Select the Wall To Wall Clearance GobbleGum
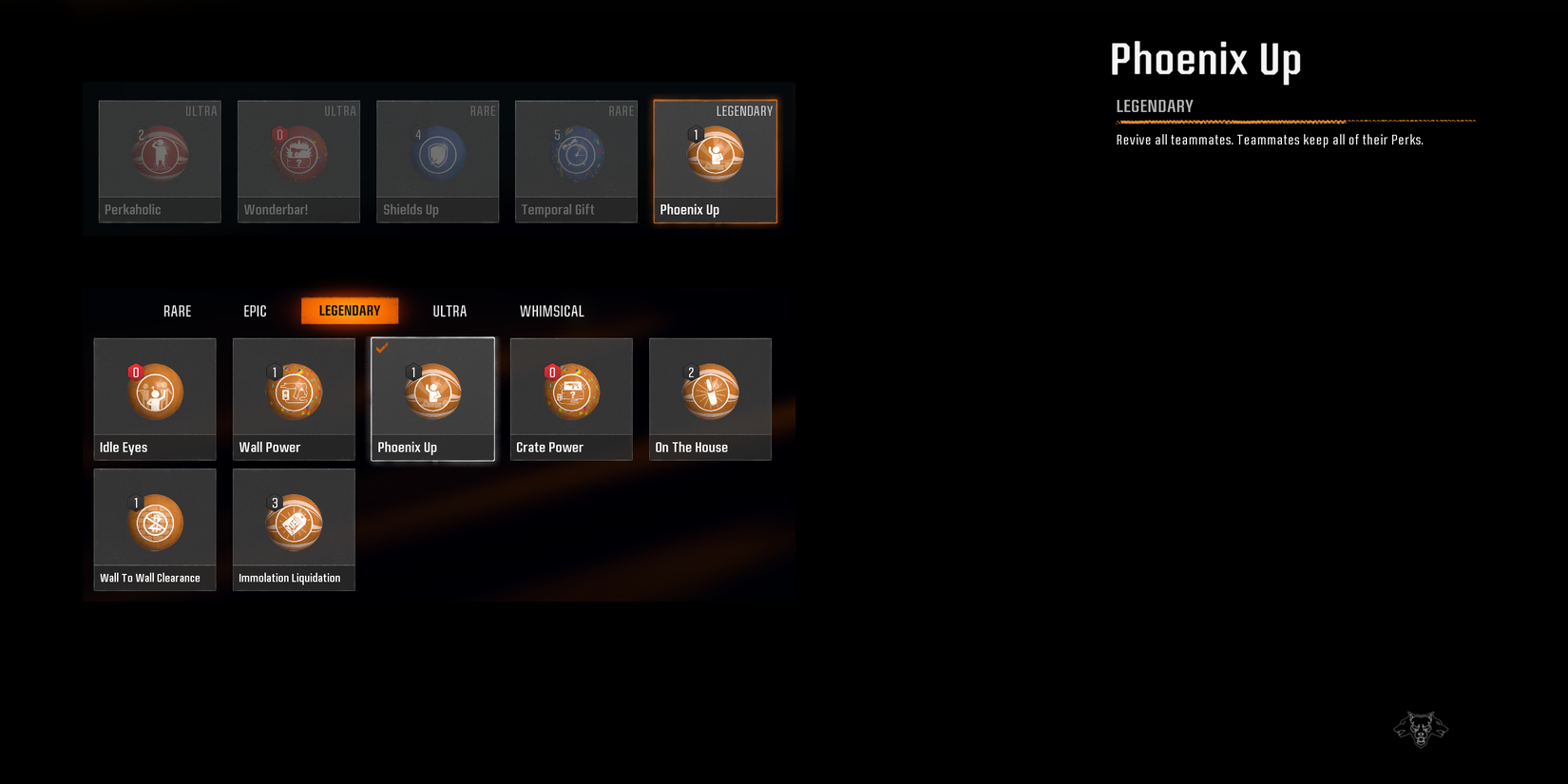Image resolution: width=1568 pixels, height=784 pixels. coord(154,522)
